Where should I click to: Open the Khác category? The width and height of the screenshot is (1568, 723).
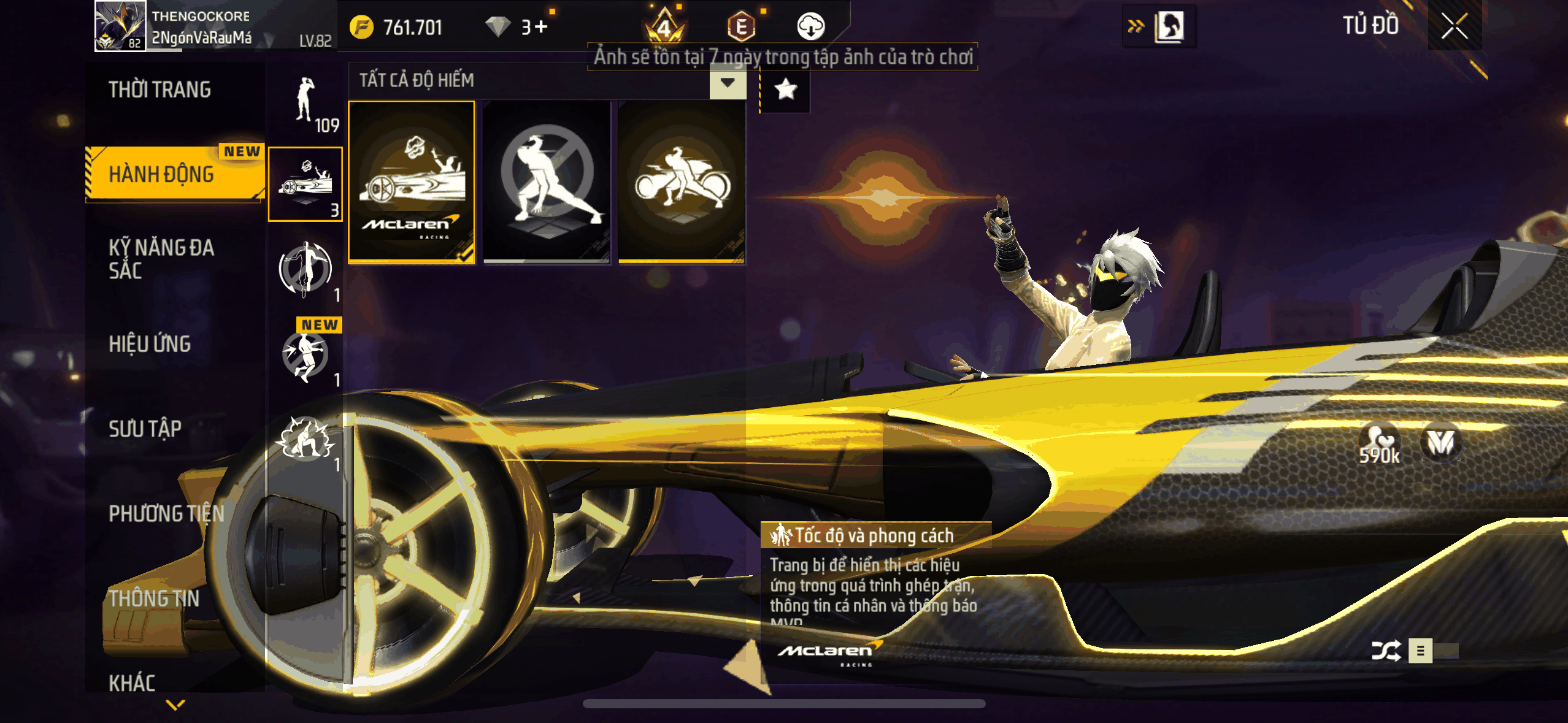[x=132, y=683]
